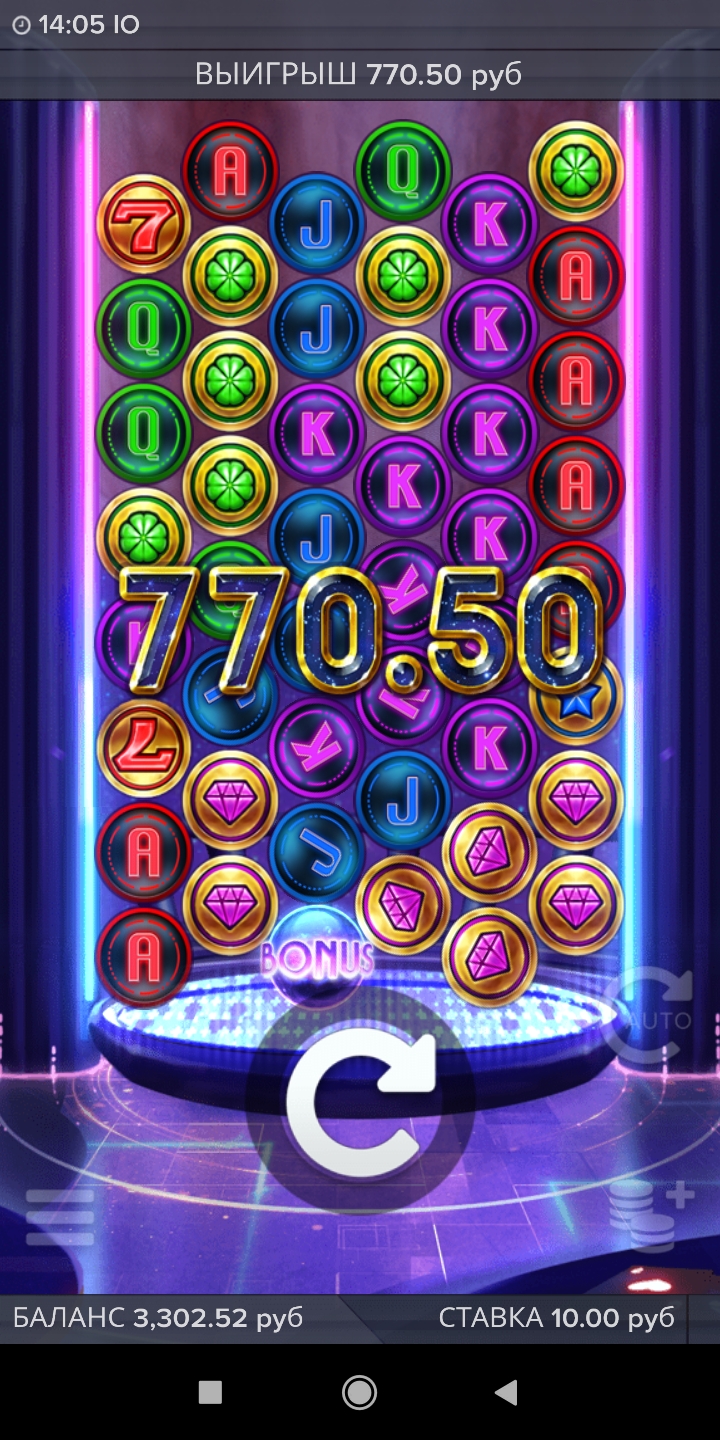
Task: Go back with the Android back arrow
Action: pos(506,1392)
